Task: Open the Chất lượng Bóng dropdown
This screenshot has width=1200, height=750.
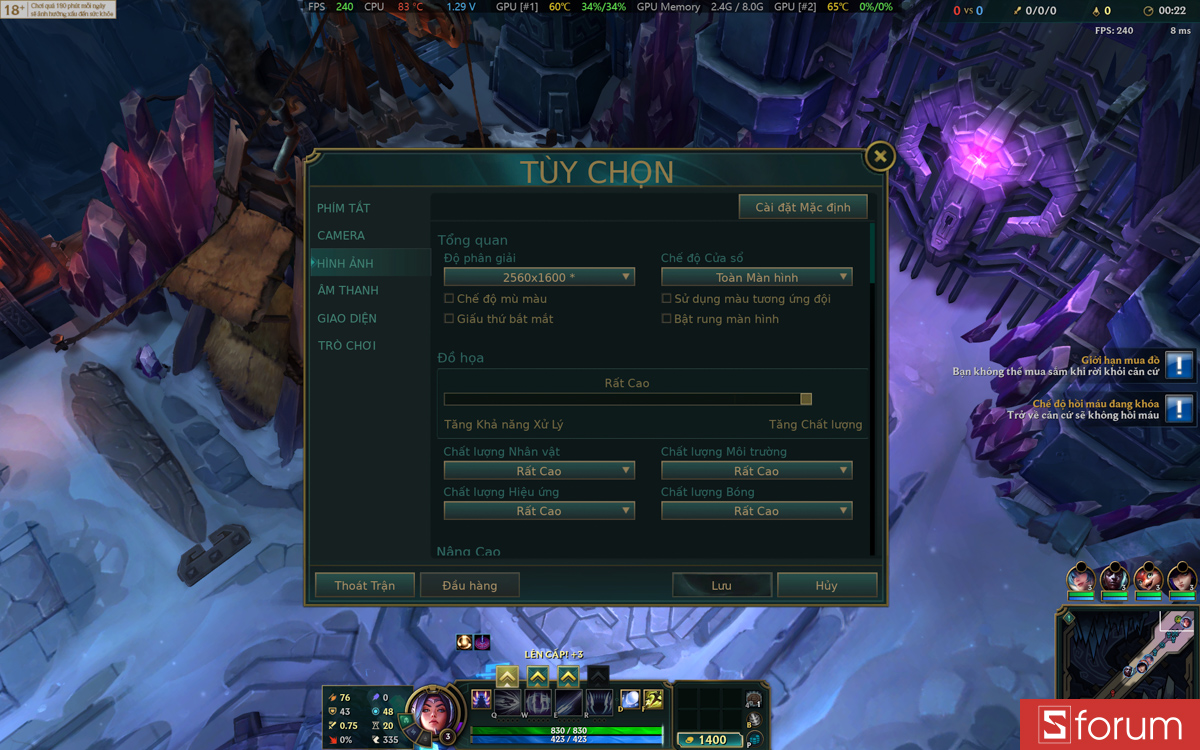Action: pos(756,511)
